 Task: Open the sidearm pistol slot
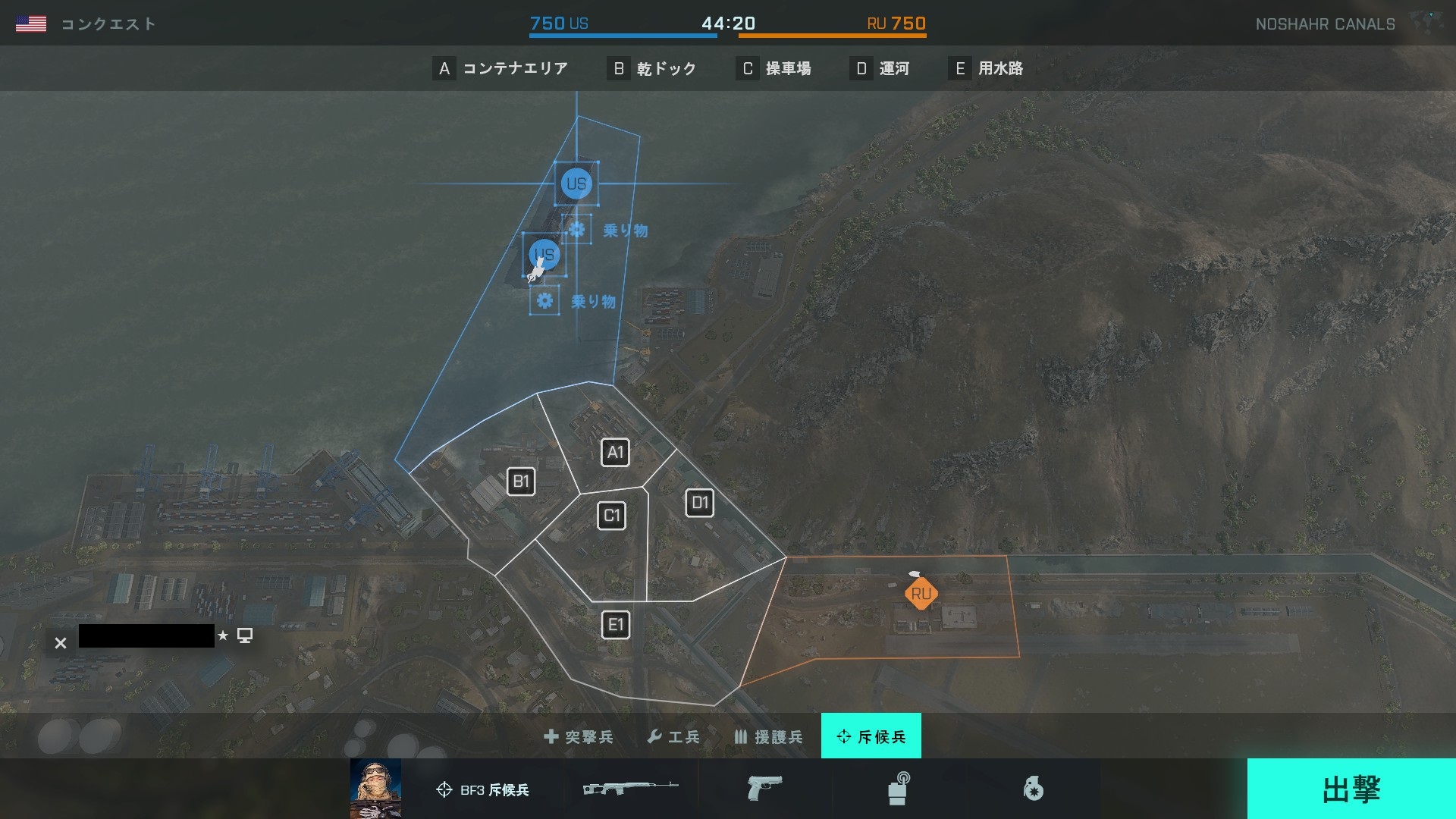tap(764, 789)
